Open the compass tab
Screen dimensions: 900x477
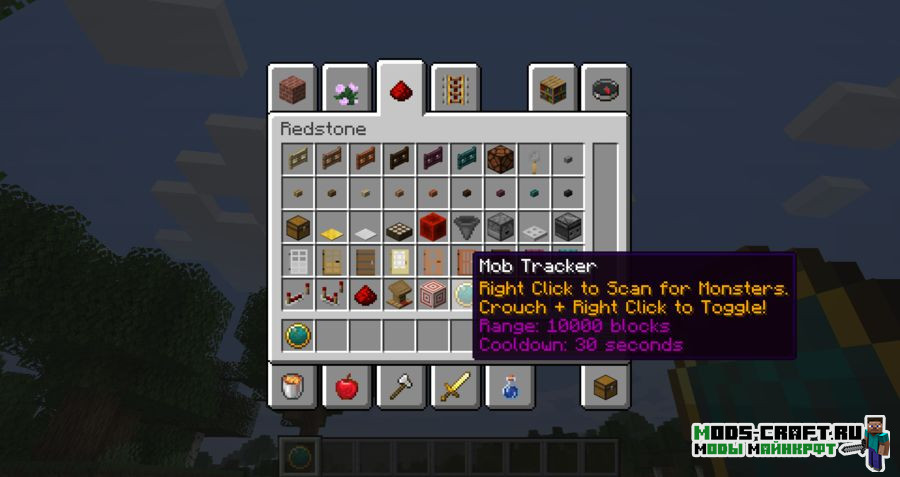point(605,91)
